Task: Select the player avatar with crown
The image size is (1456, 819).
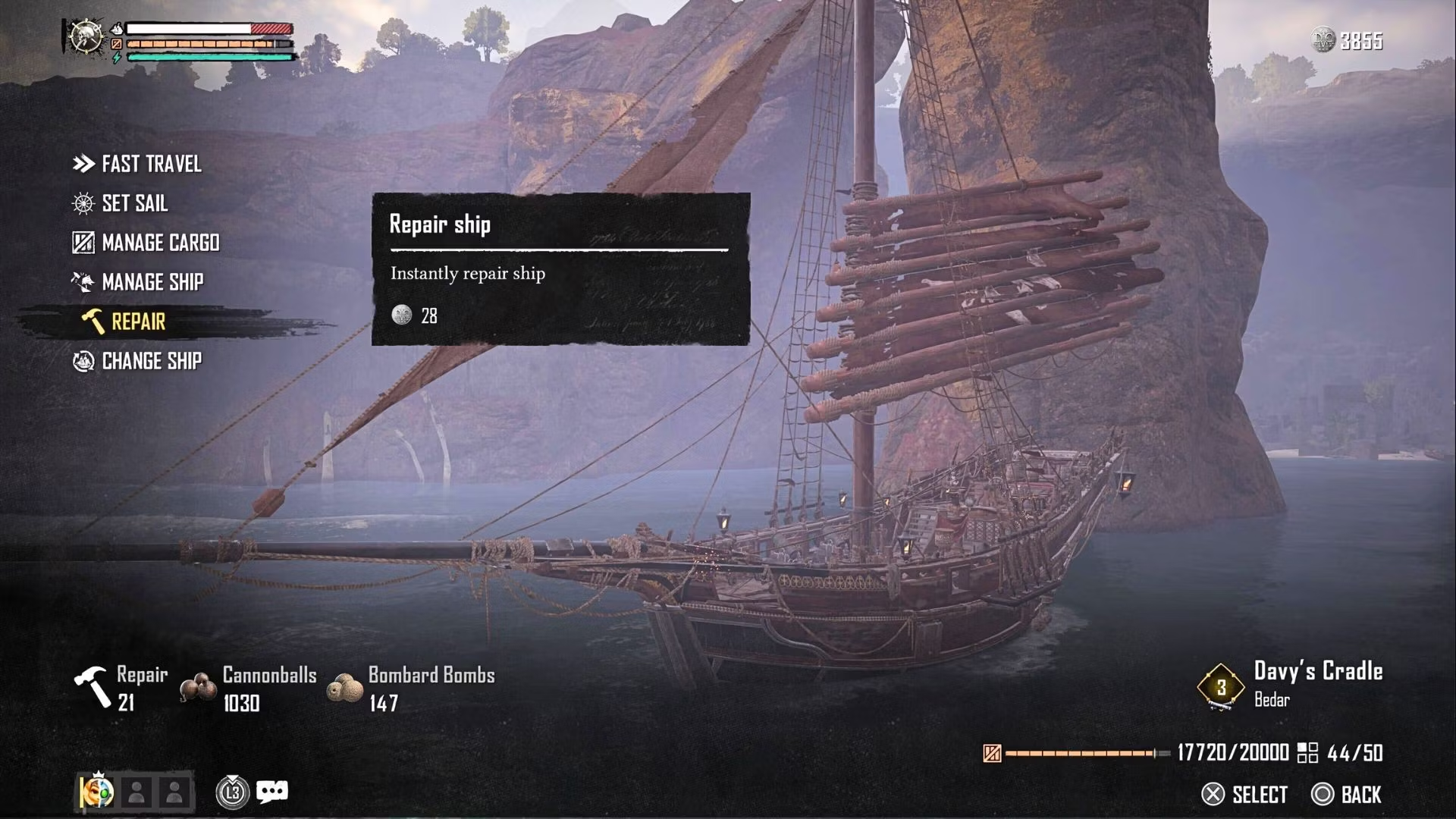Action: click(98, 792)
